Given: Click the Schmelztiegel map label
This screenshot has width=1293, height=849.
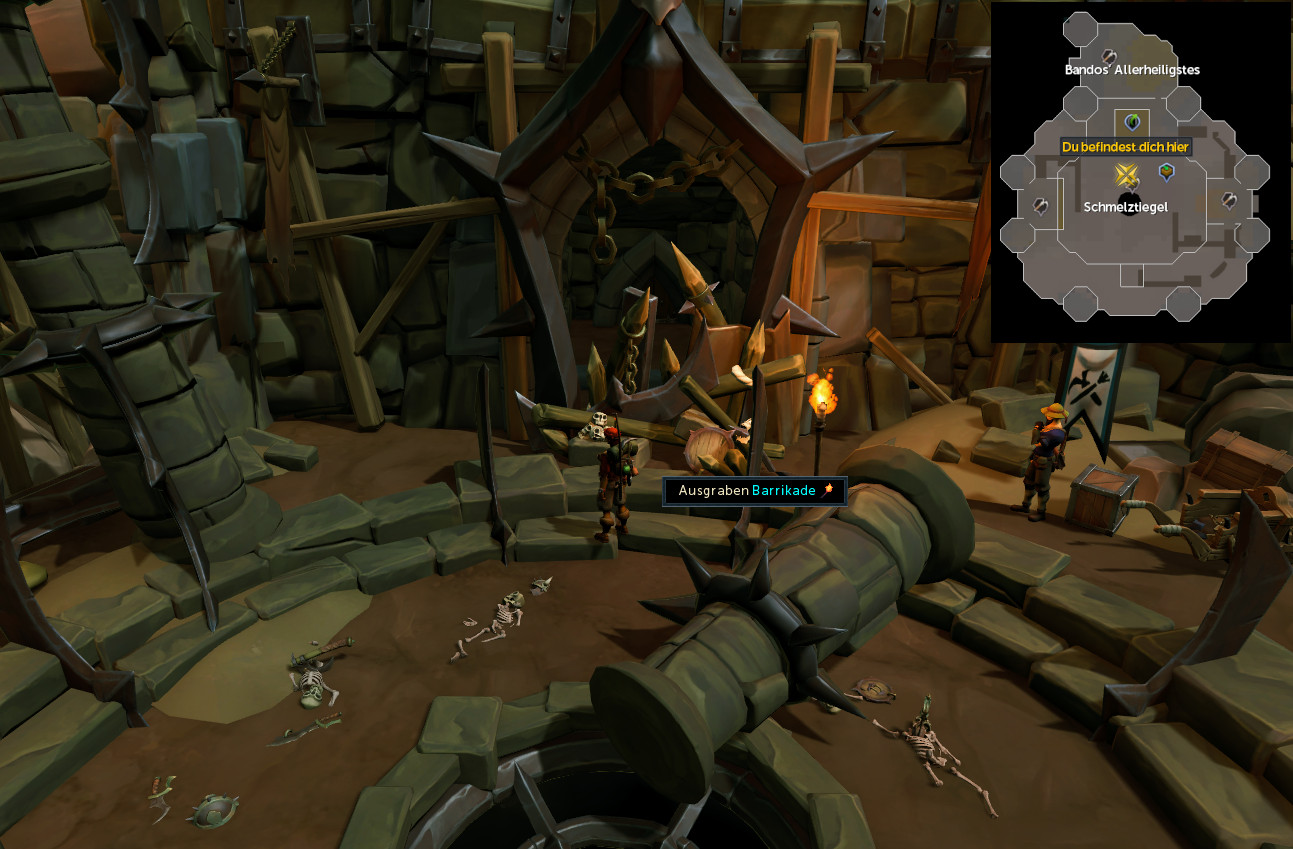Looking at the screenshot, I should tap(1125, 206).
